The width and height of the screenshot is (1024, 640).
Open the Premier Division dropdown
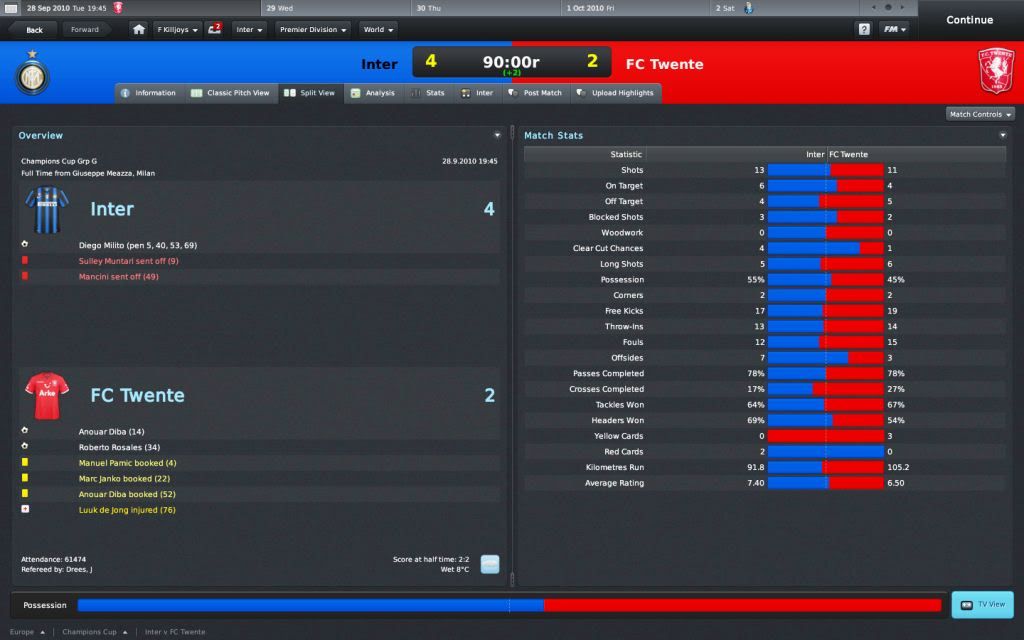[x=313, y=30]
